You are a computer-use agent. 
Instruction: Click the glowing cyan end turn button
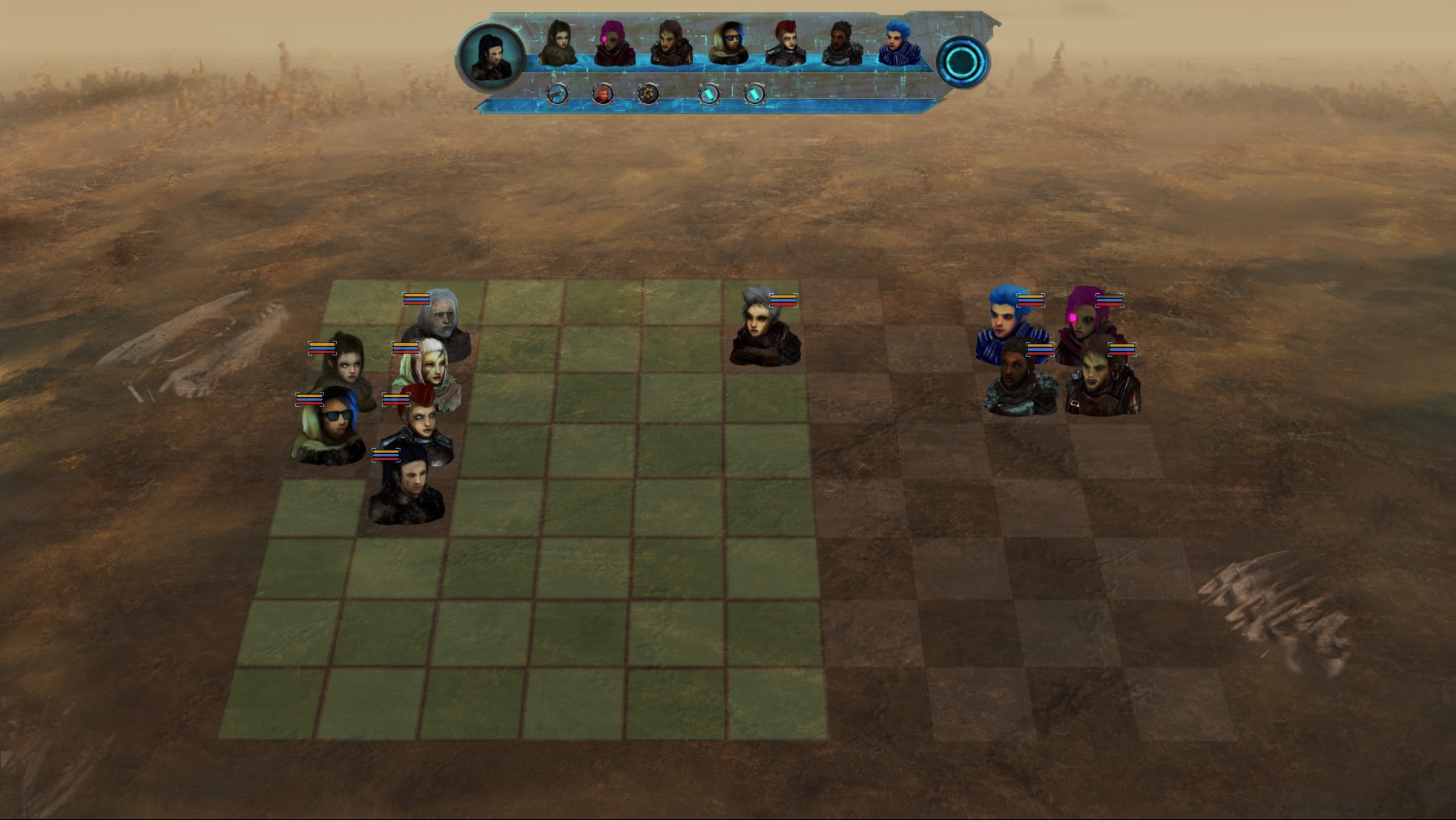(962, 62)
